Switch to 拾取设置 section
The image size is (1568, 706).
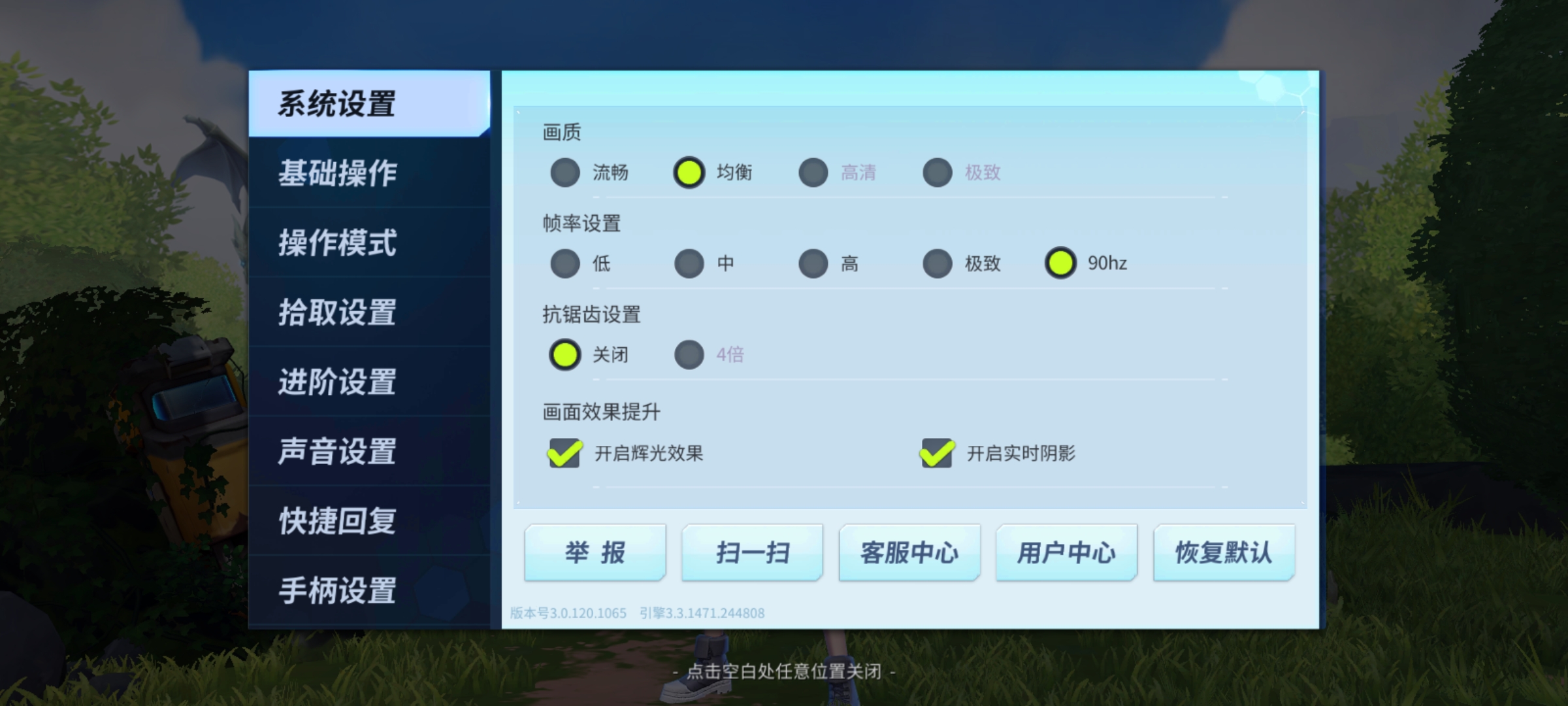(337, 313)
